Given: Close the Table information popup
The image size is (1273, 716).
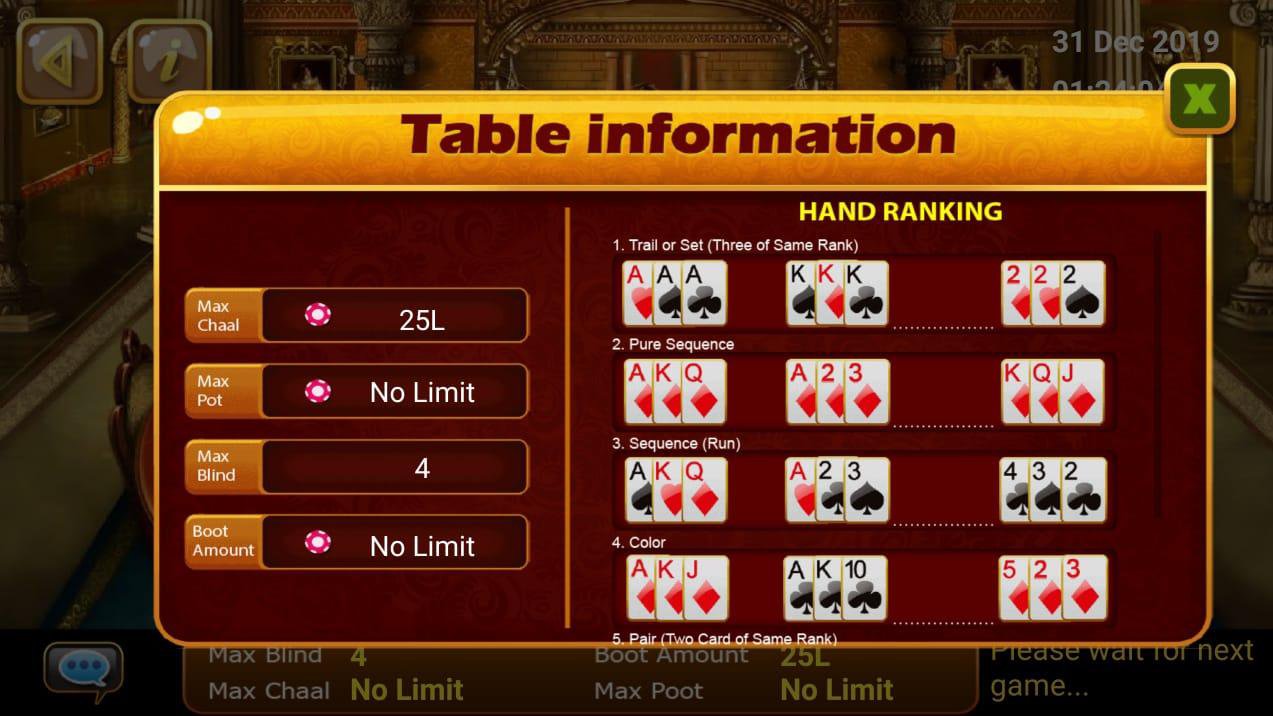Looking at the screenshot, I should click(1199, 99).
